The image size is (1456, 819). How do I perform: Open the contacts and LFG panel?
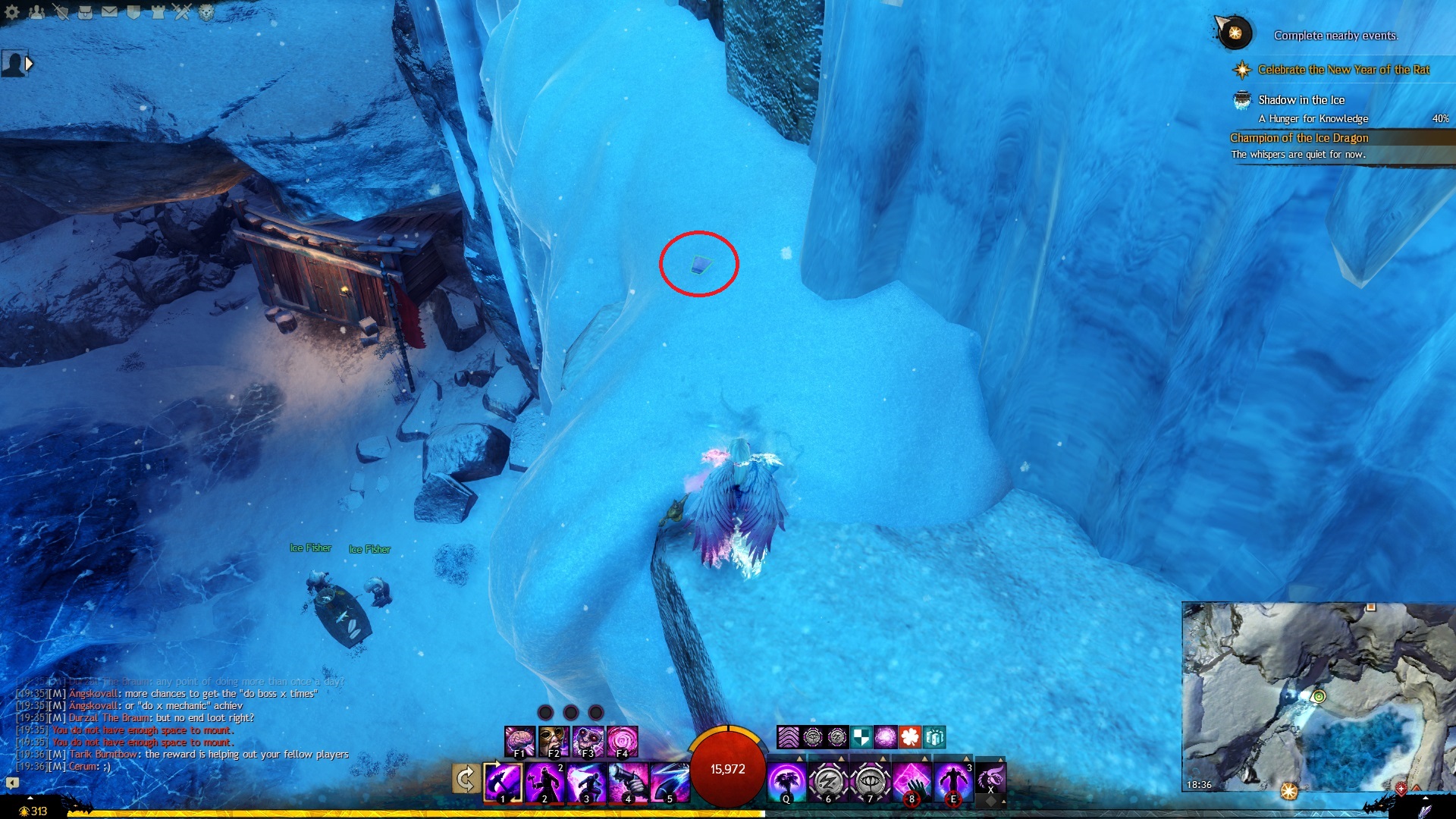[x=36, y=11]
